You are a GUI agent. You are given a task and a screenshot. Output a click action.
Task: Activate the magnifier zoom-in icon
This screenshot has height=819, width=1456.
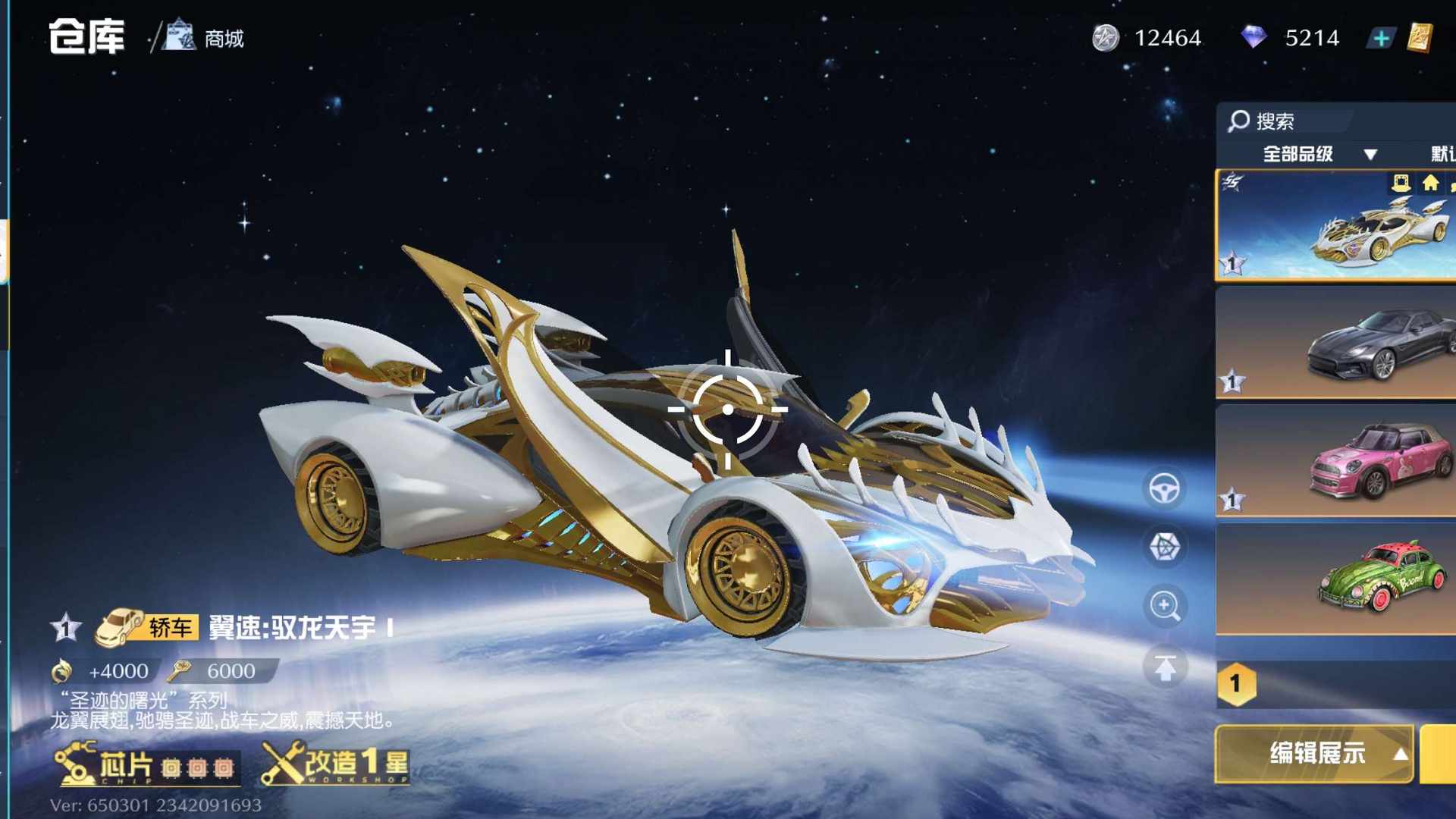pos(1164,606)
